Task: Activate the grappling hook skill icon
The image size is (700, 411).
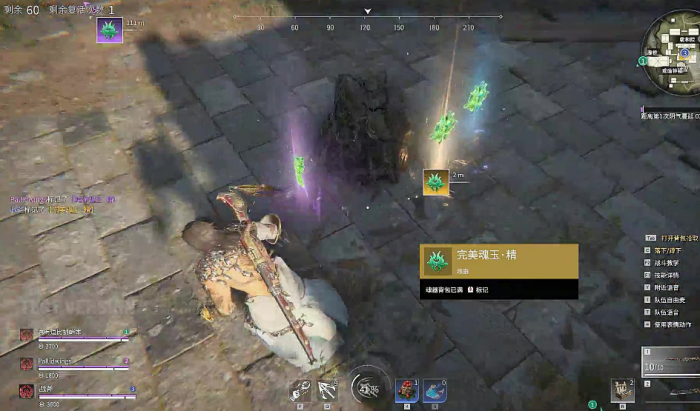Action: (x=299, y=390)
